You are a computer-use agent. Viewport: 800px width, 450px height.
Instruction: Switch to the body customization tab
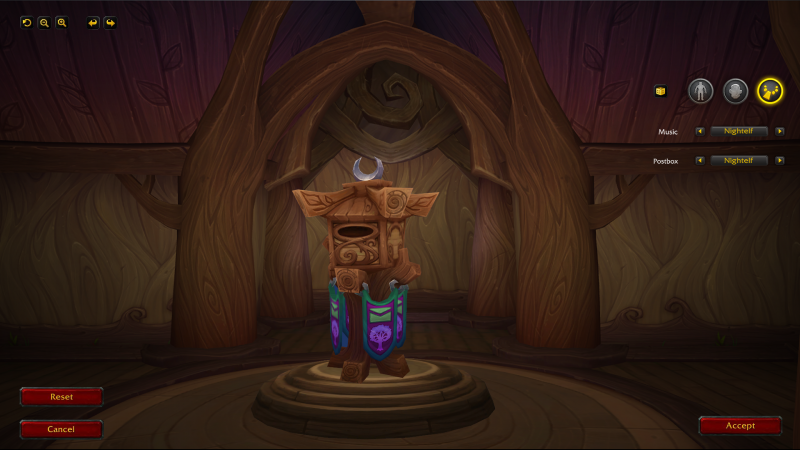[x=700, y=91]
